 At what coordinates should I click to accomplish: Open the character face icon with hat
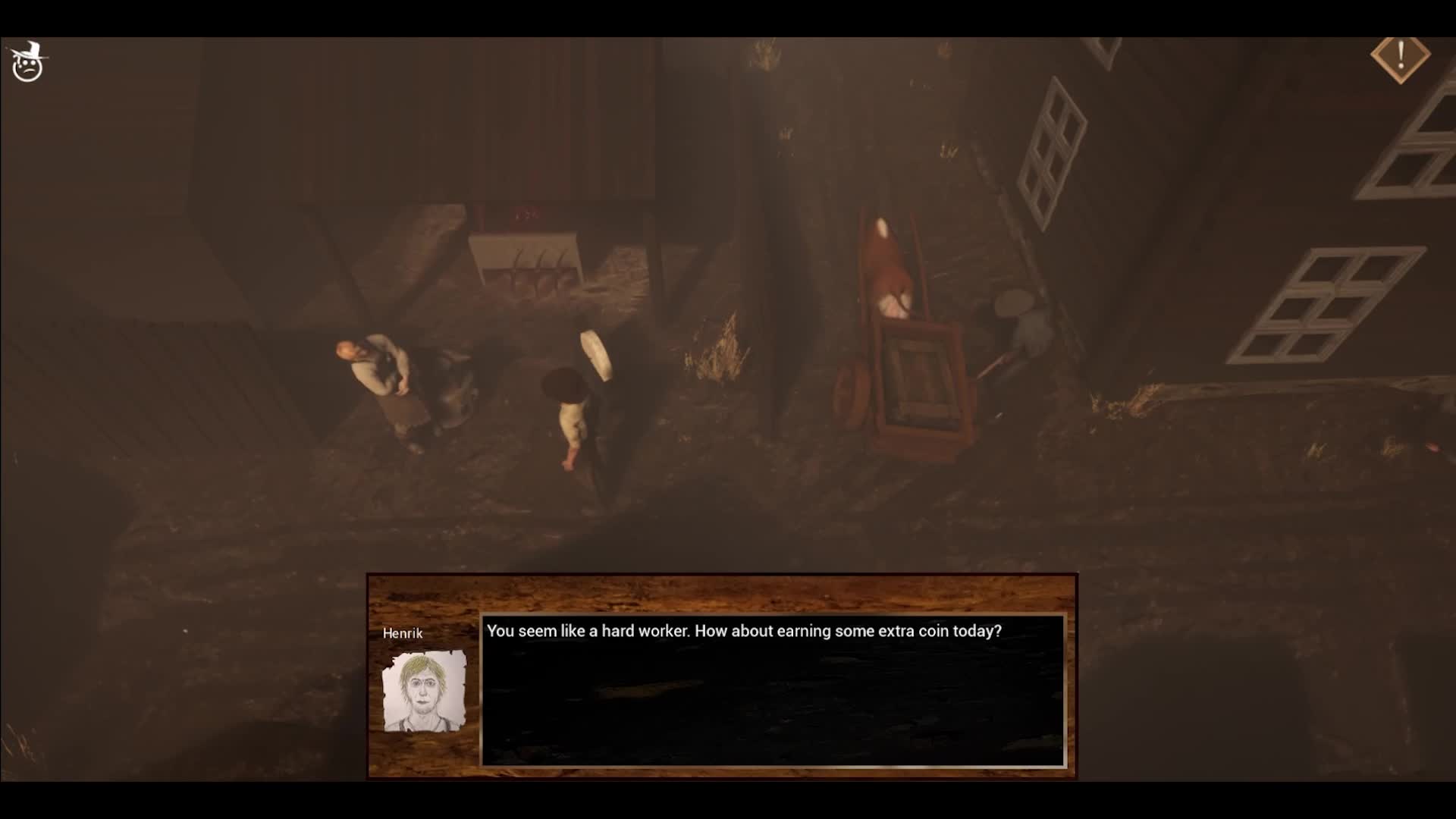28,62
